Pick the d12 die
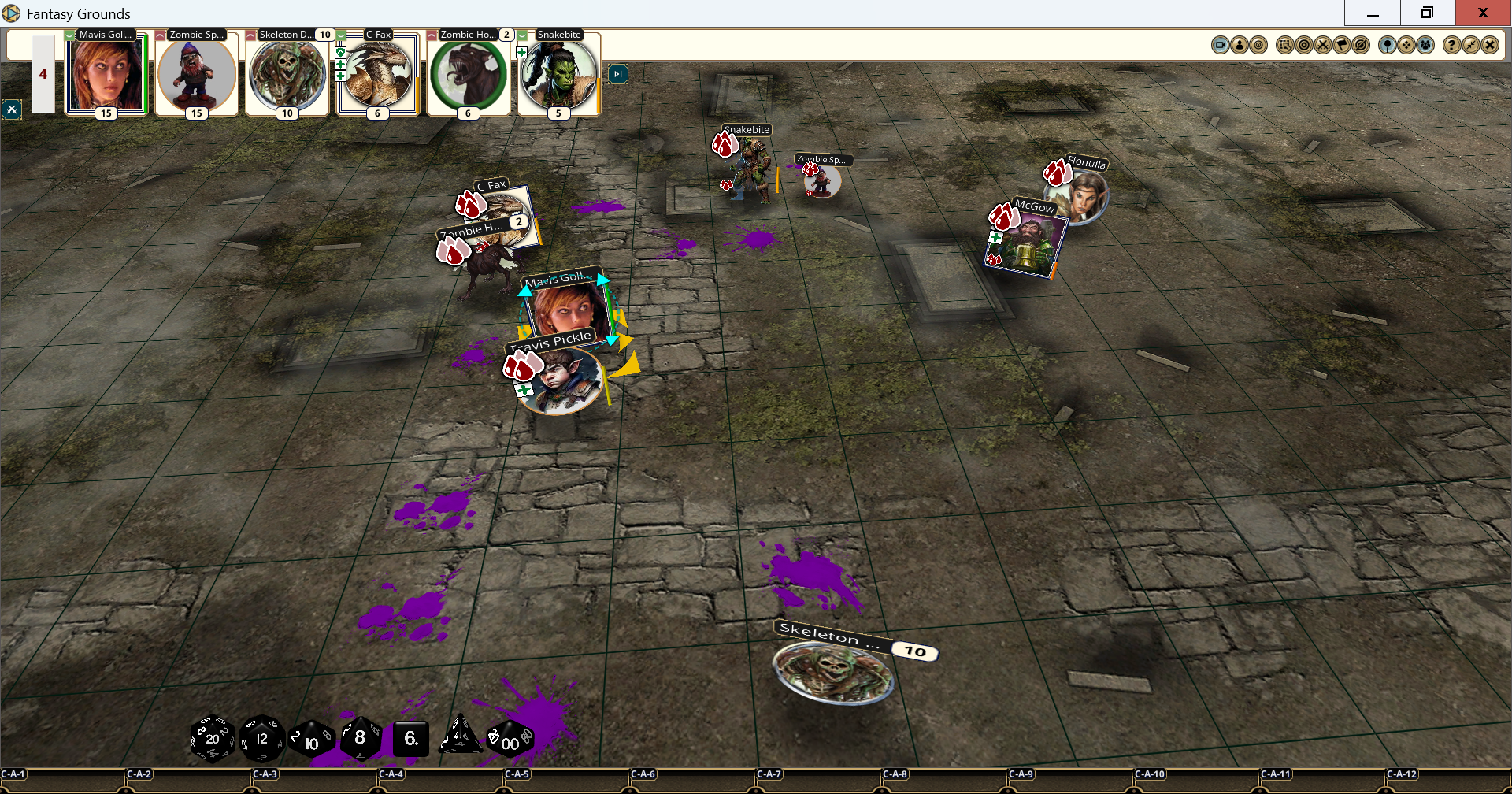Screen dimensions: 1512x794 (261, 739)
